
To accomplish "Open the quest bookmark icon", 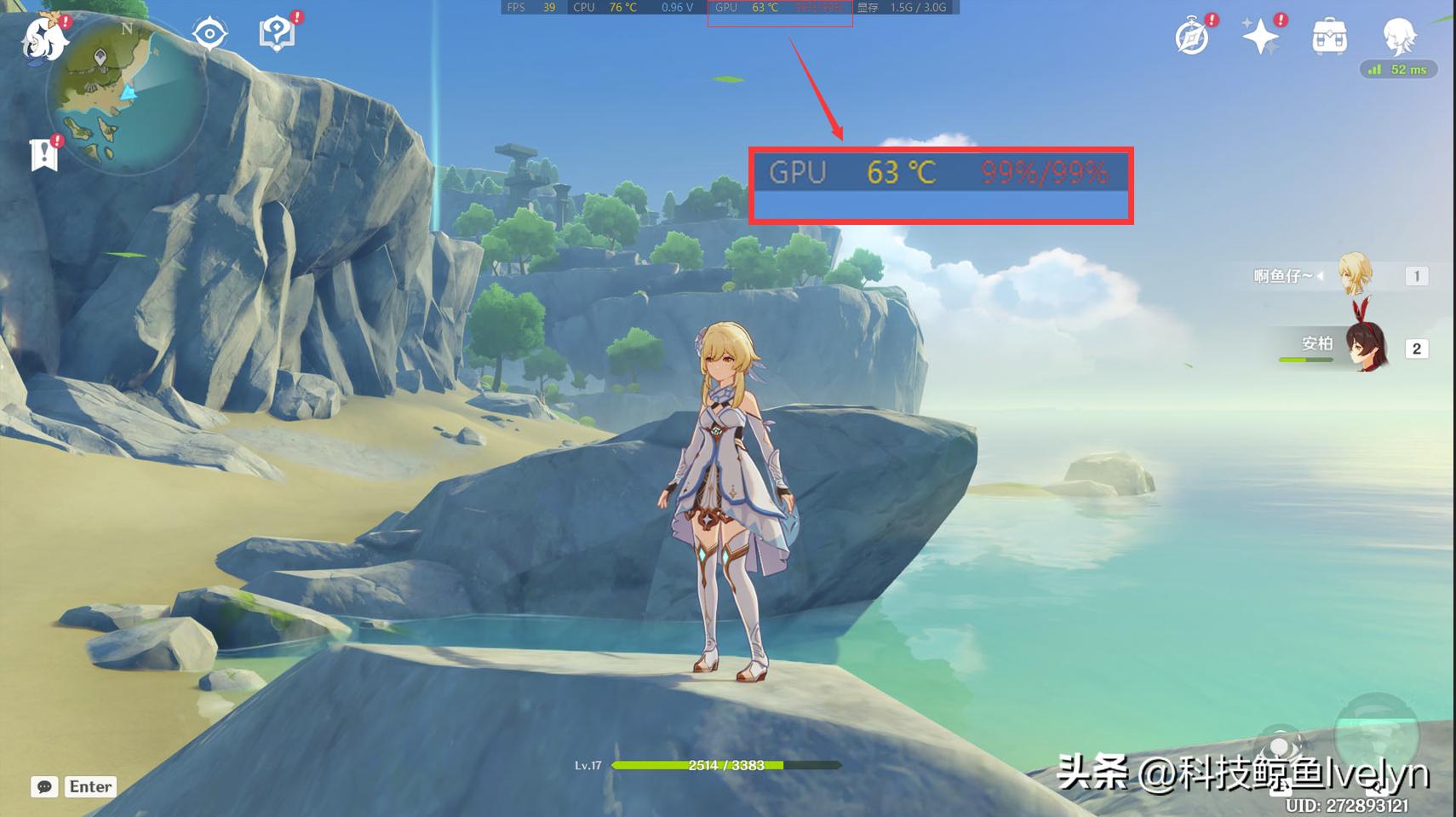I will pos(43,155).
